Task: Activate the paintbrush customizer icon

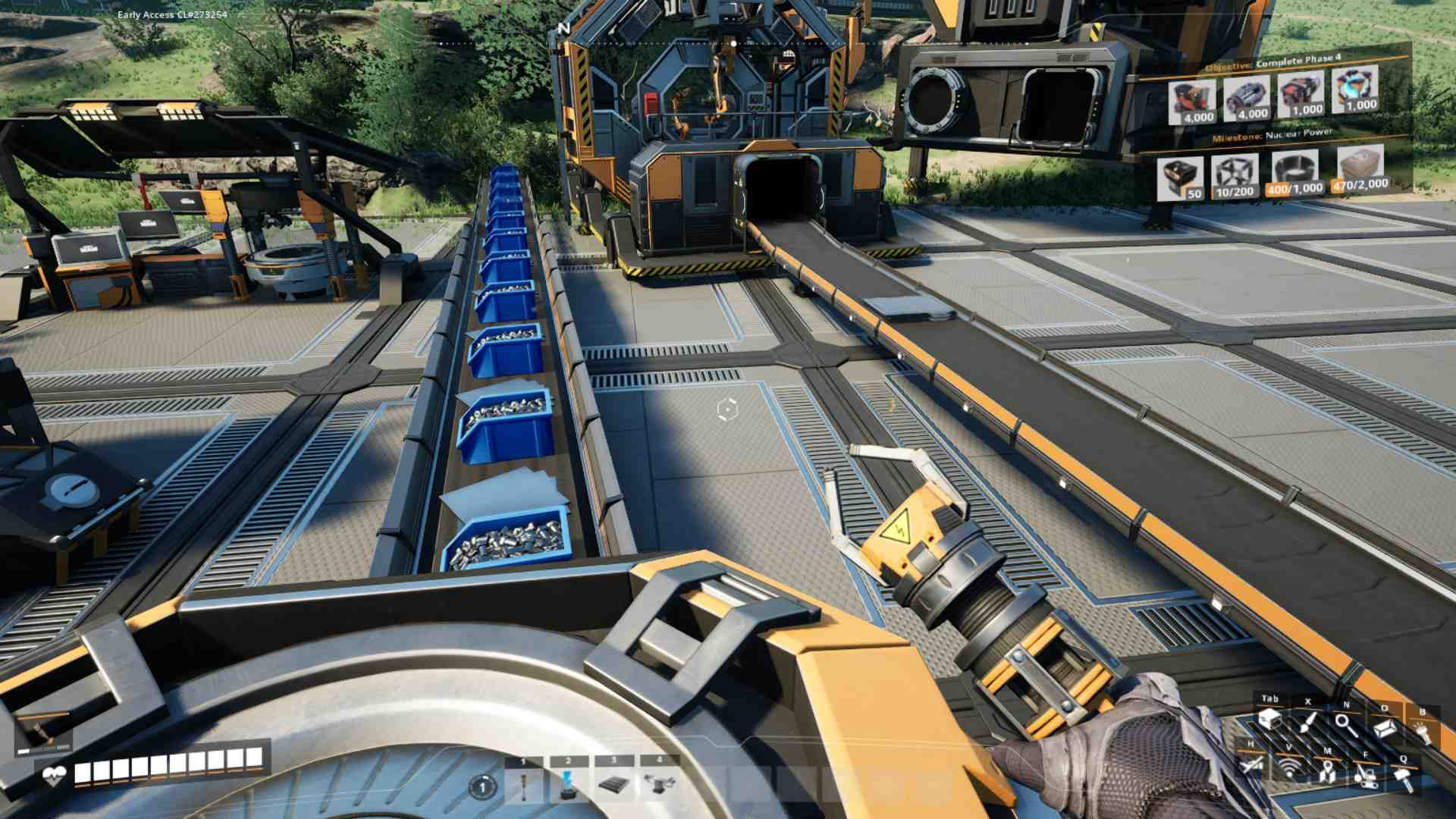Action: coord(1307,721)
